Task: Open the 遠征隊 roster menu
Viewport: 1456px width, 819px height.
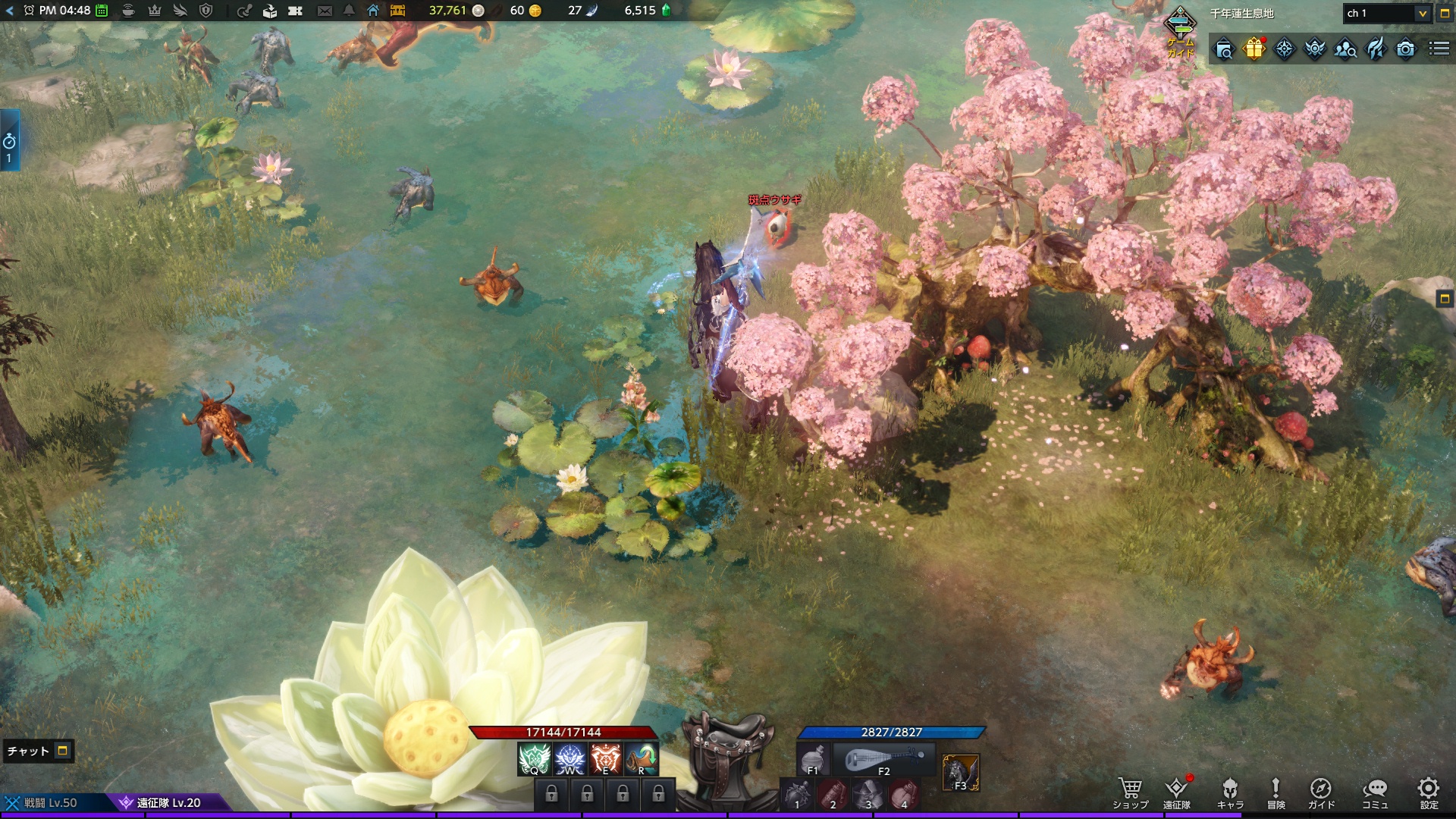Action: (x=1176, y=792)
